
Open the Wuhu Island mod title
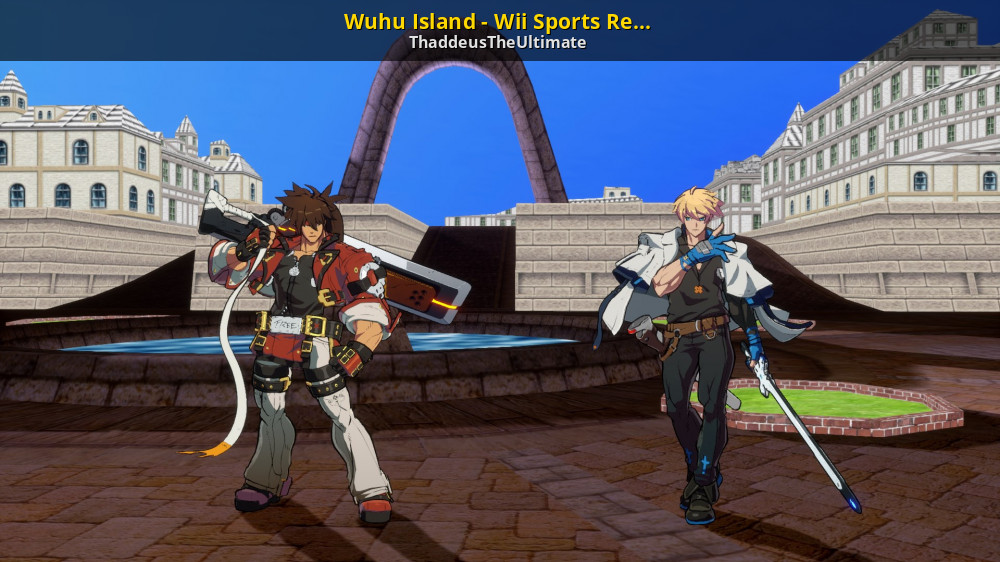[x=497, y=21]
